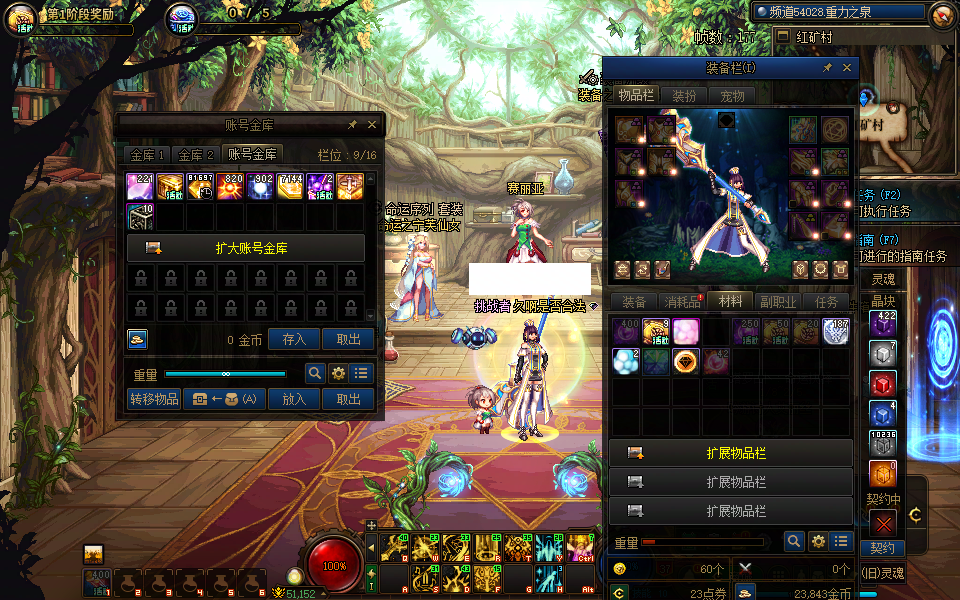Switch to the 装备 inventory tab
Screen dimensions: 960x600
[x=634, y=301]
